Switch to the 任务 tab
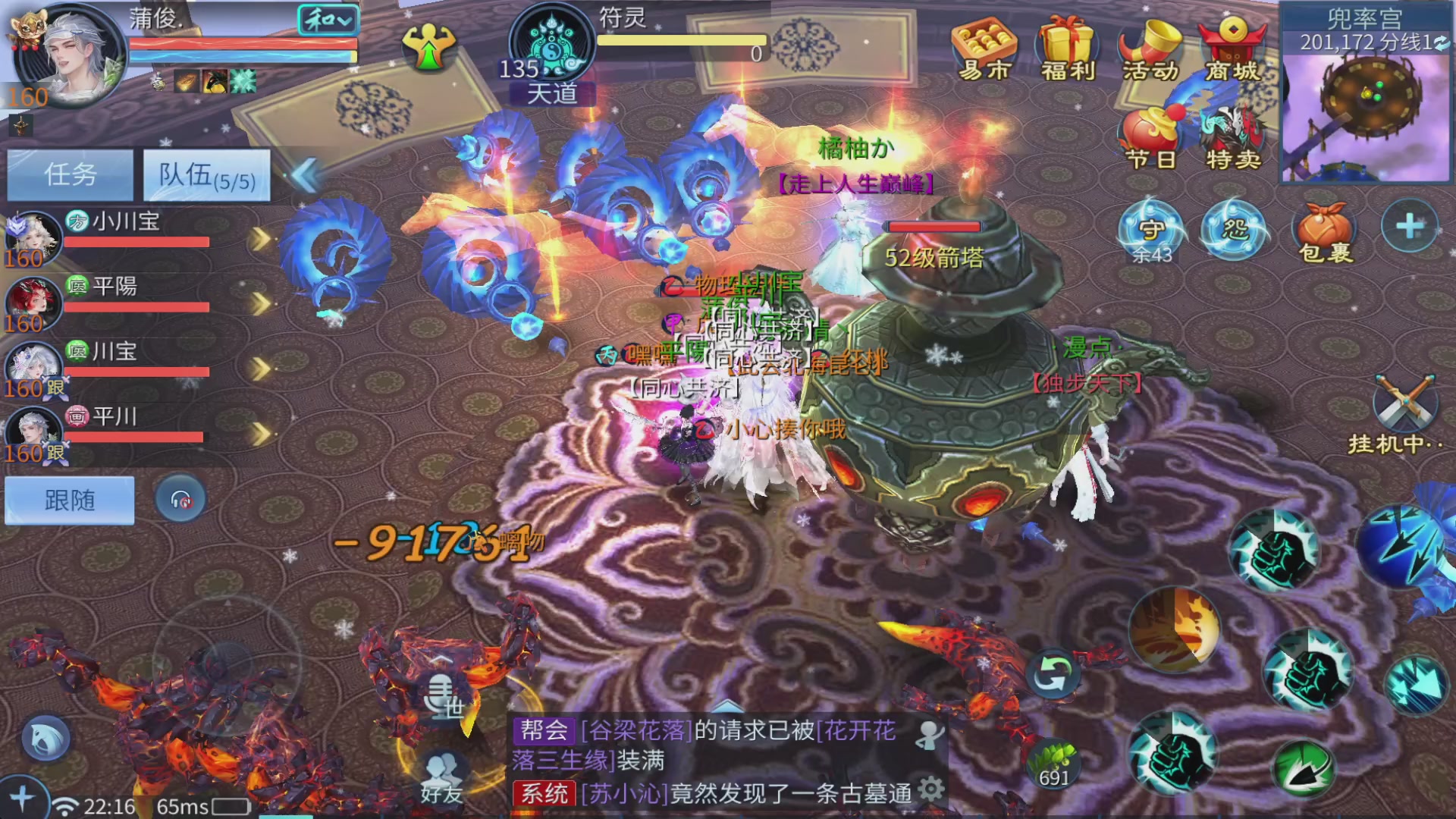The image size is (1456, 819). [69, 174]
